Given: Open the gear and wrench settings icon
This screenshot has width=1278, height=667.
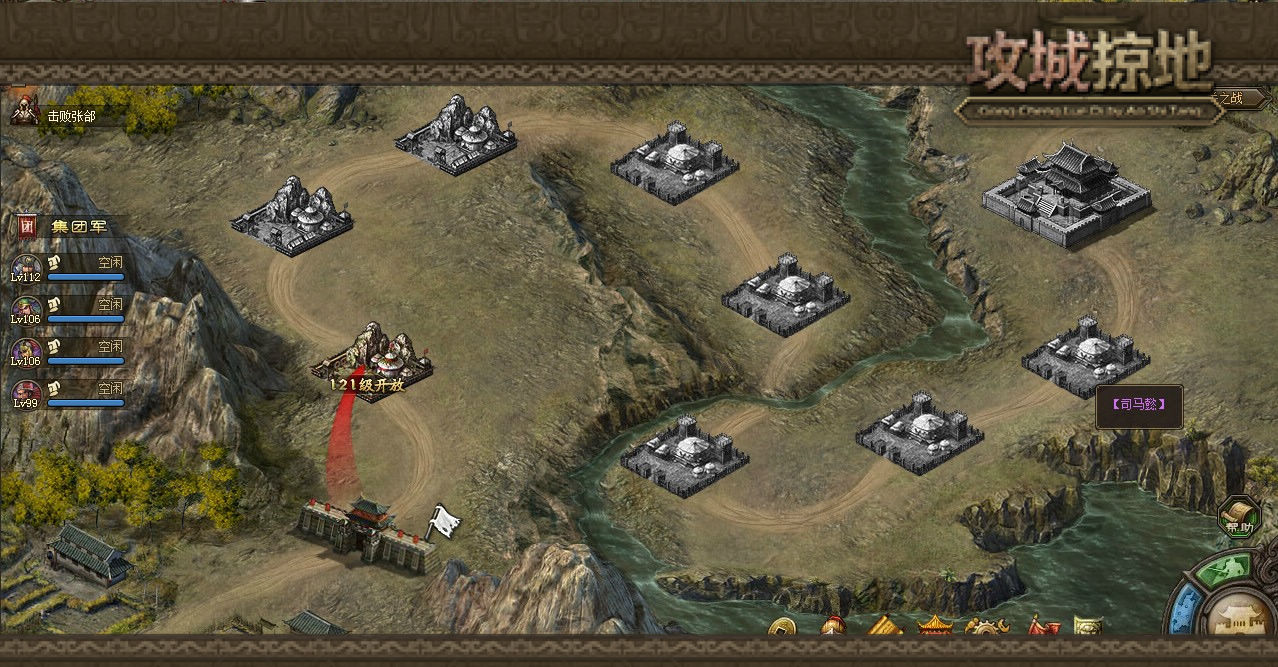Looking at the screenshot, I should (985, 629).
